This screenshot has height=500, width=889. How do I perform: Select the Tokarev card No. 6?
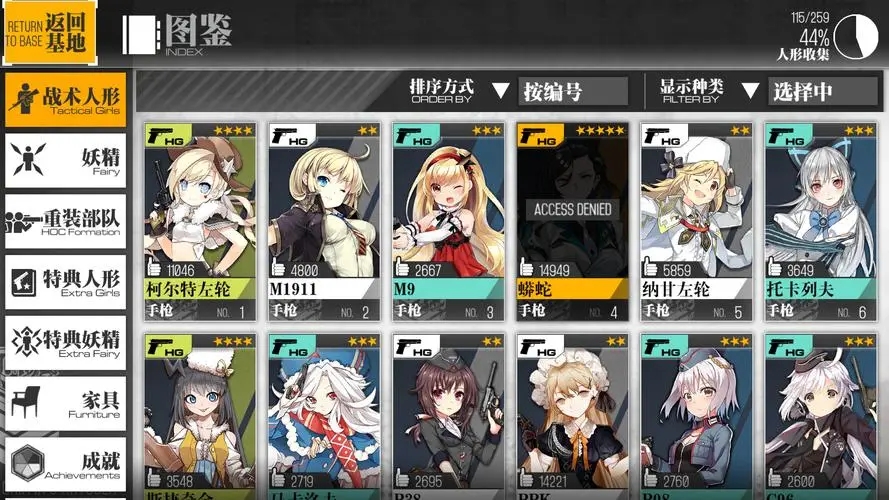820,220
